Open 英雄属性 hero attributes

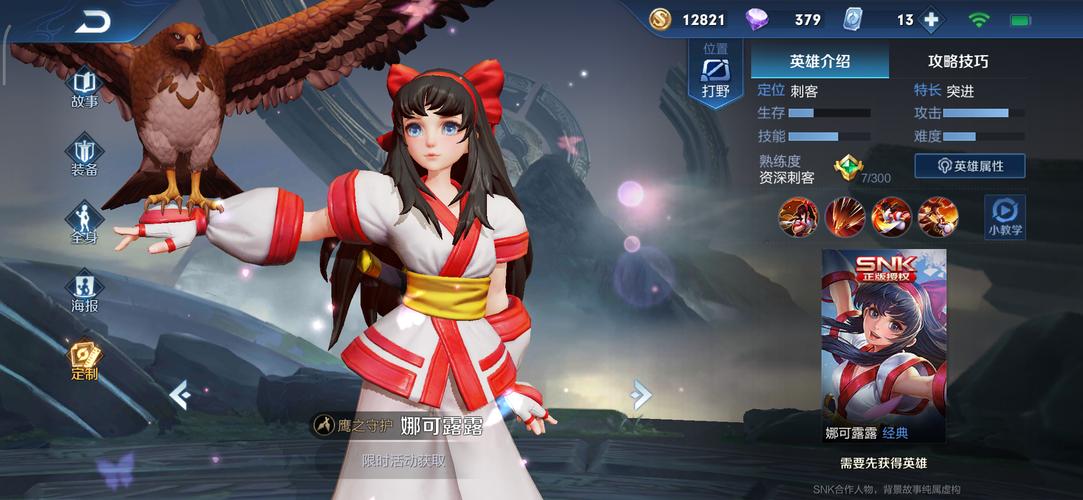click(x=969, y=166)
